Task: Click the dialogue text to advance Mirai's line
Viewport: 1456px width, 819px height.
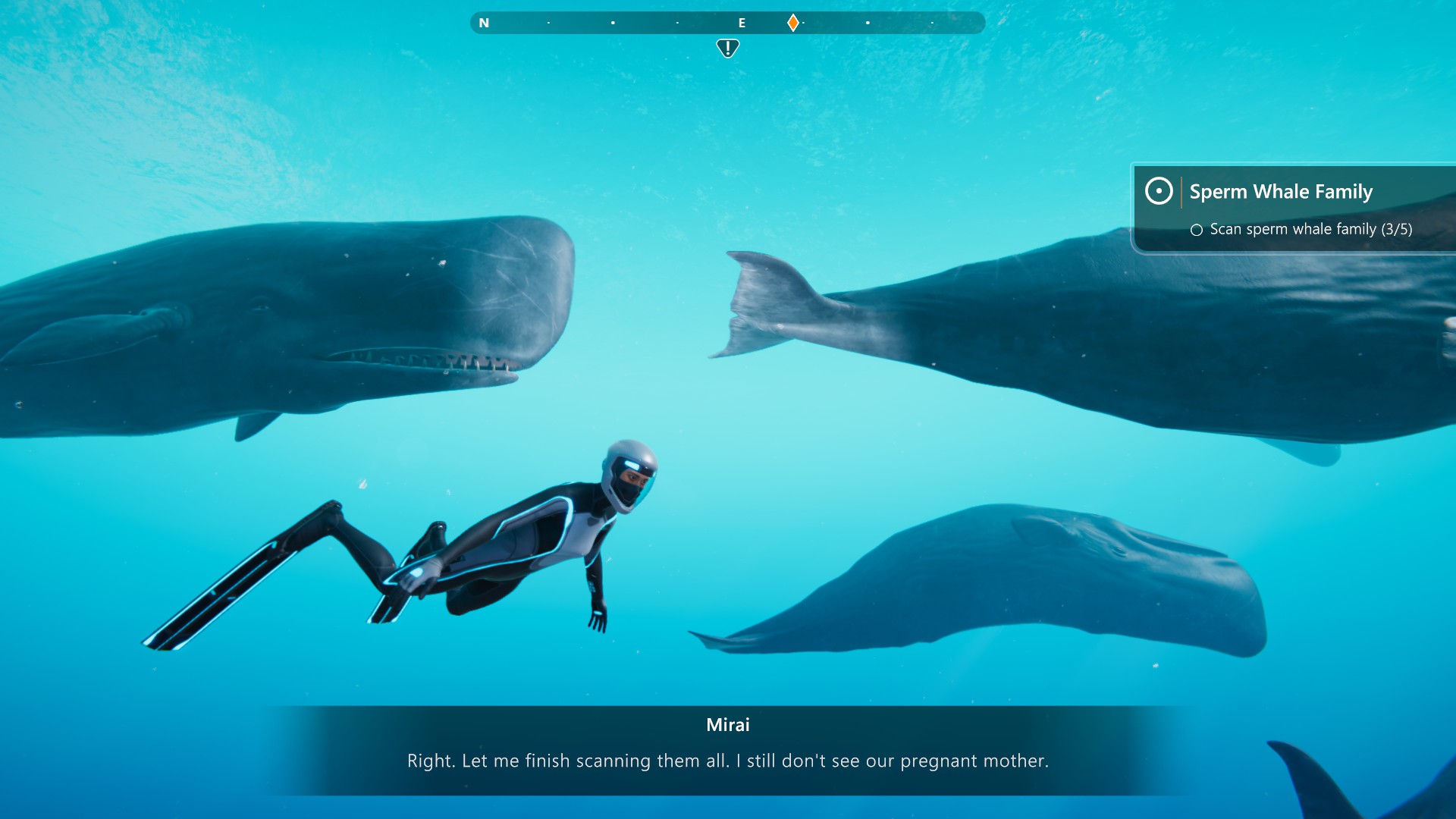Action: click(x=727, y=761)
